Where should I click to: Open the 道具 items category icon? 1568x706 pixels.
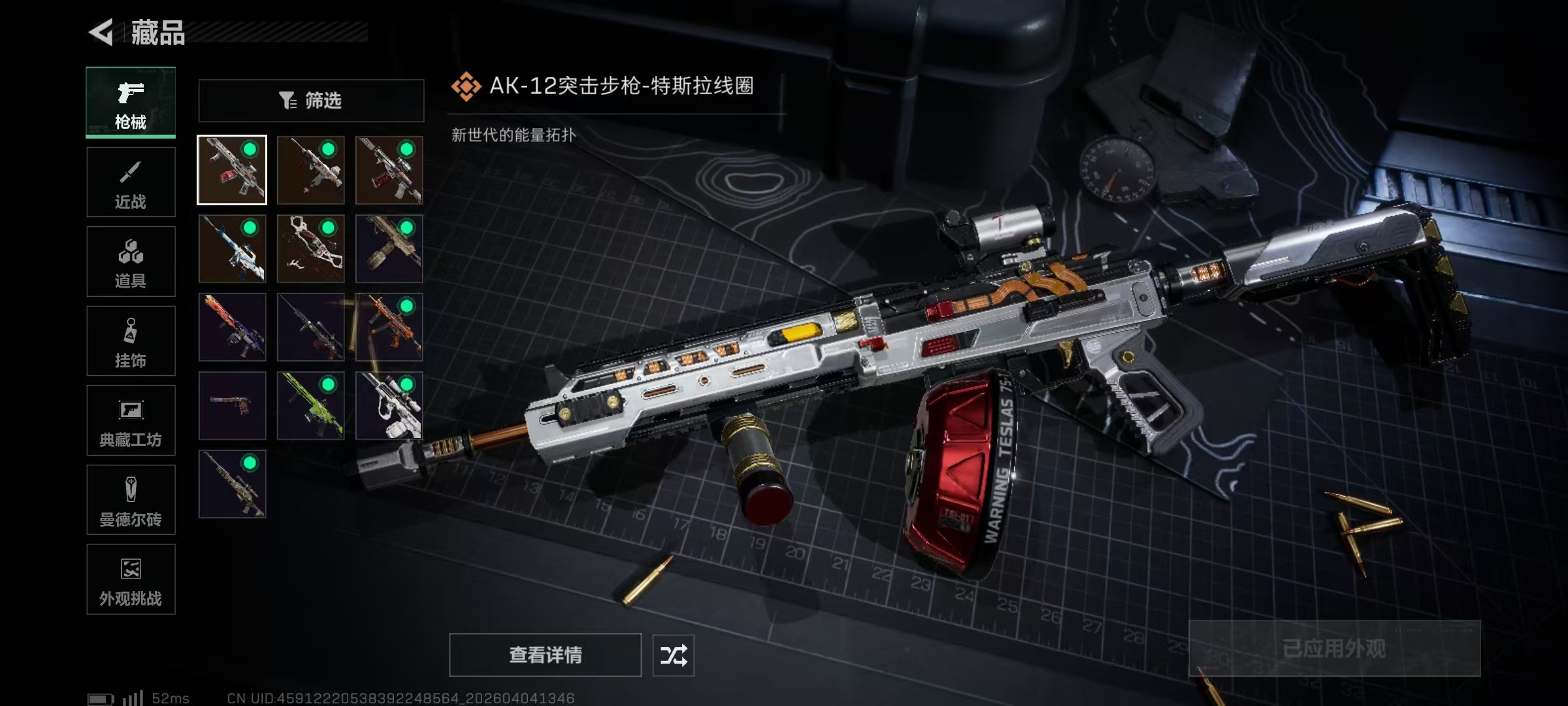coord(130,252)
